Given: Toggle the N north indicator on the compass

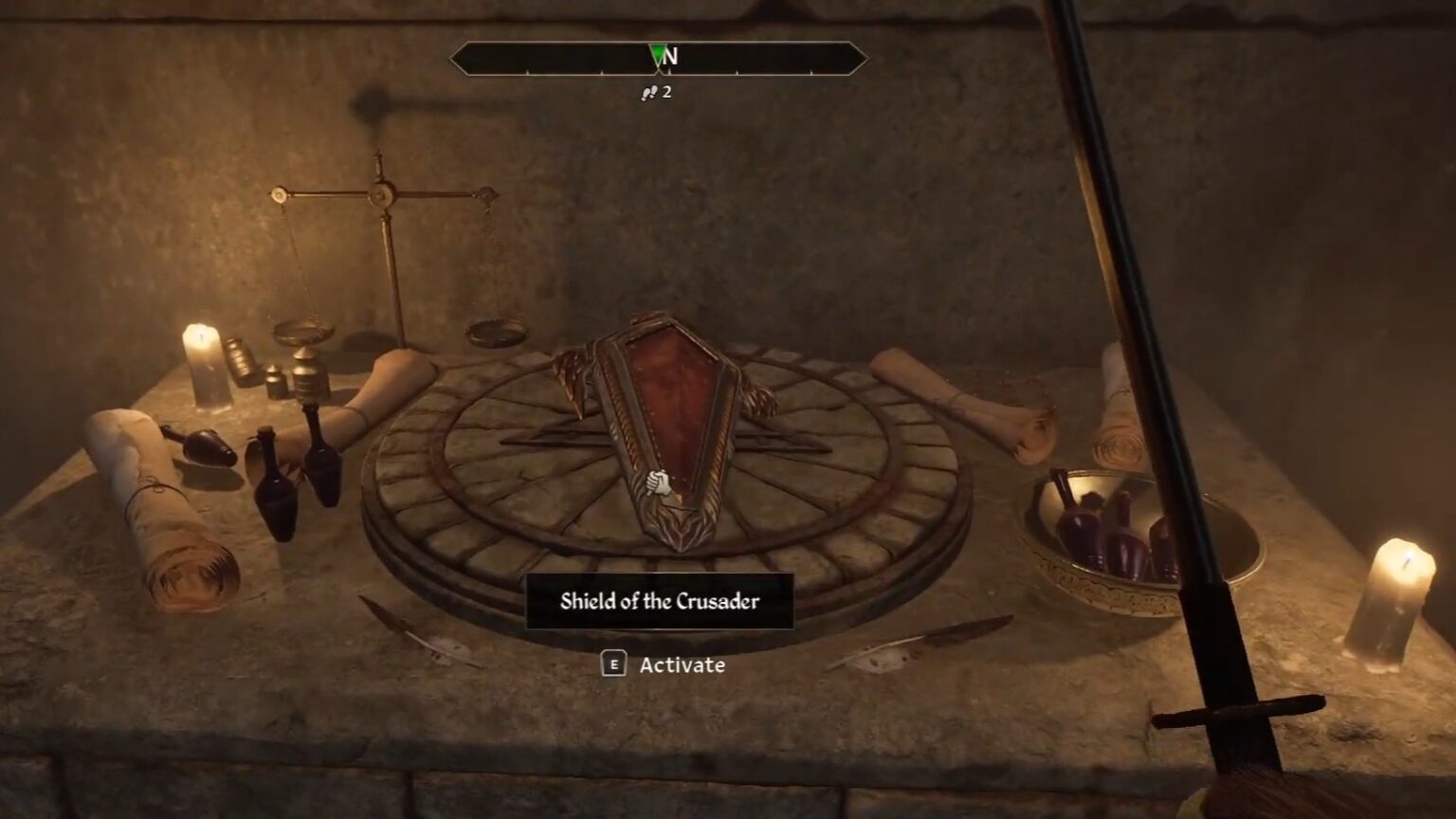Looking at the screenshot, I should 672,58.
